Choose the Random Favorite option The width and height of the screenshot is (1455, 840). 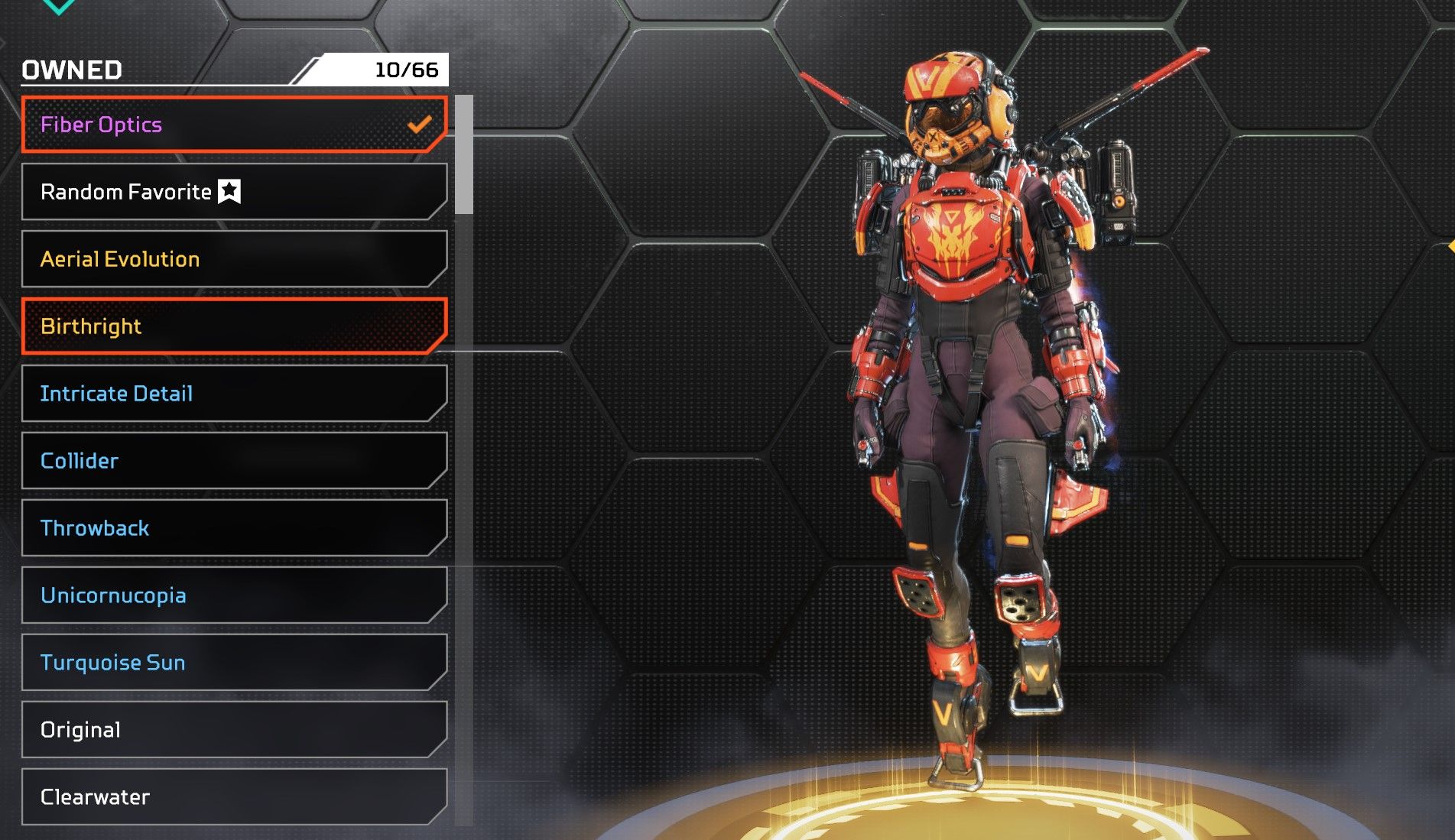[233, 192]
